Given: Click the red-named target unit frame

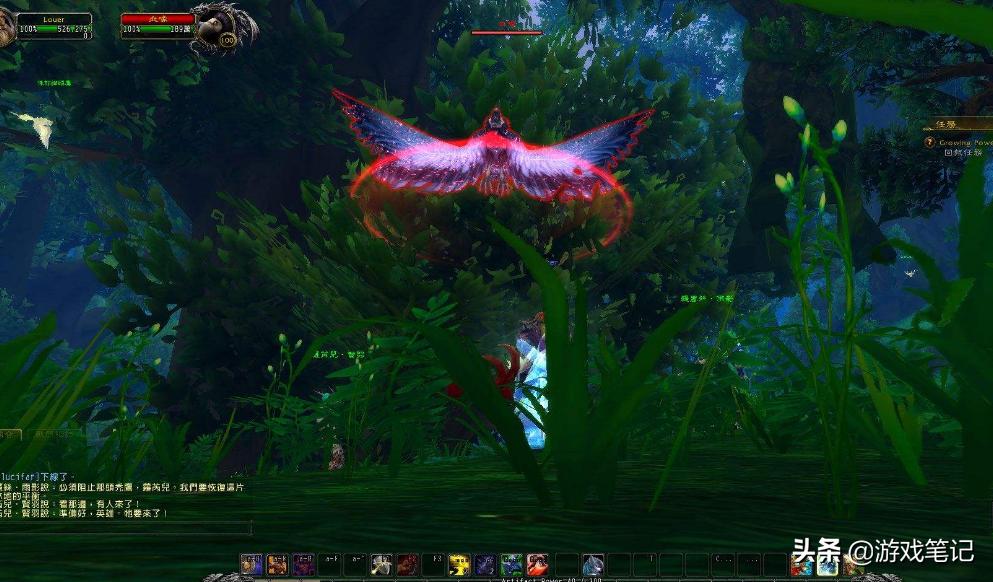Looking at the screenshot, I should coord(156,25).
